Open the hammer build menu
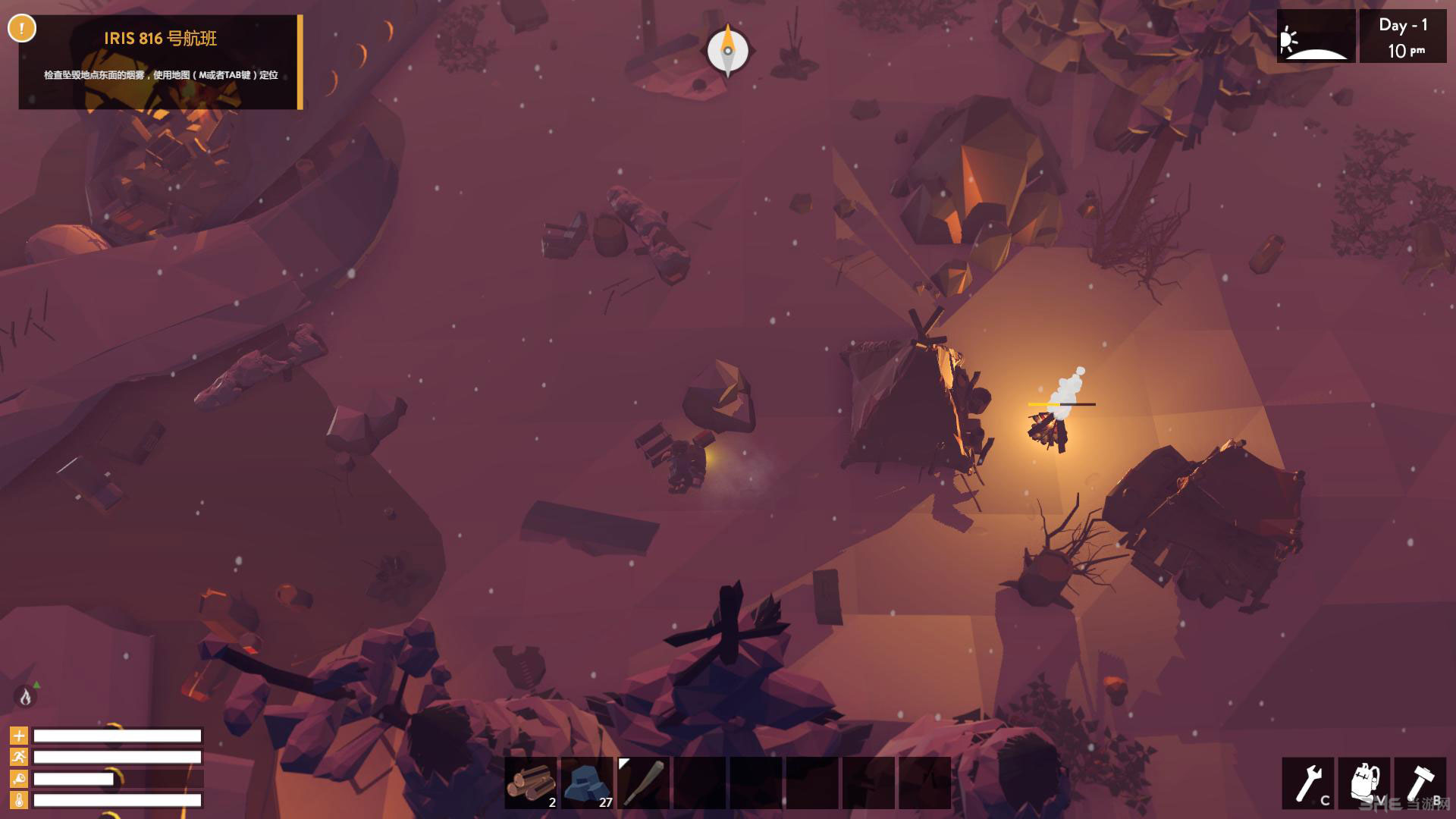1456x819 pixels. tap(1420, 783)
